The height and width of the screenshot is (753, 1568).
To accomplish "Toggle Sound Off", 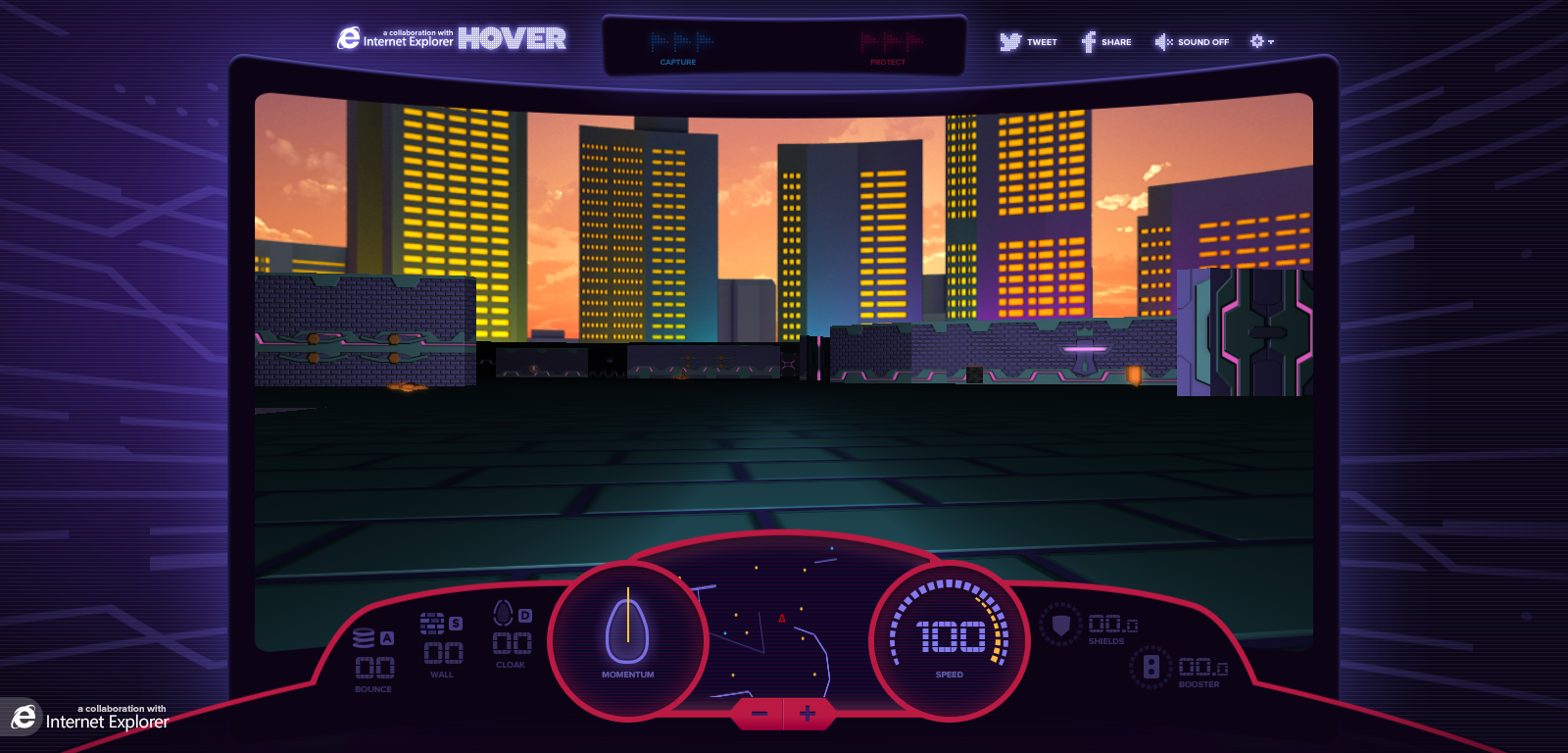I will 1192,41.
